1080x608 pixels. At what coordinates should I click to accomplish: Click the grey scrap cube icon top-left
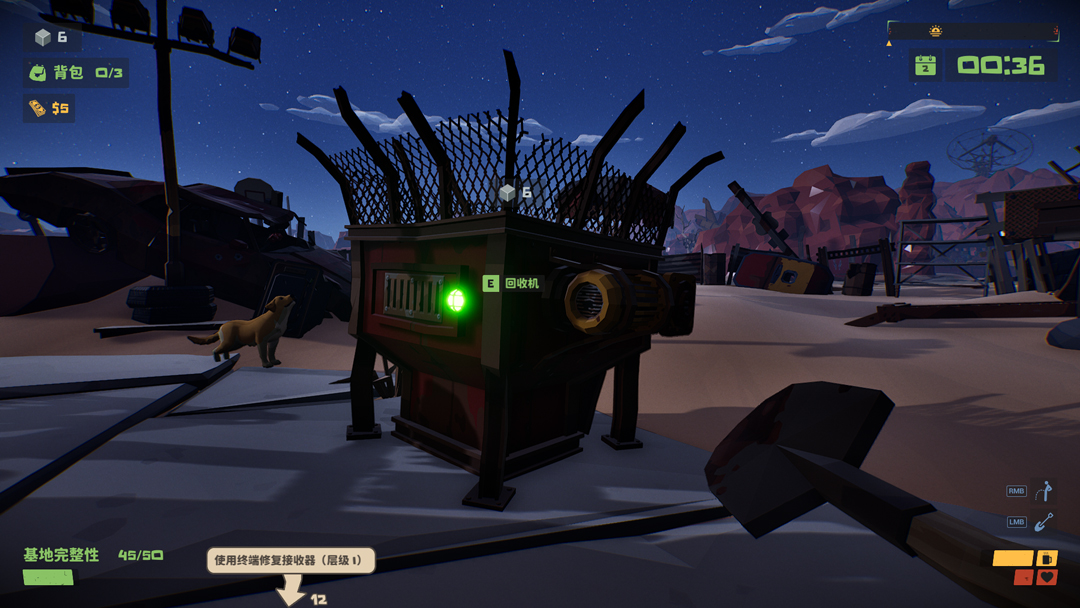click(42, 38)
